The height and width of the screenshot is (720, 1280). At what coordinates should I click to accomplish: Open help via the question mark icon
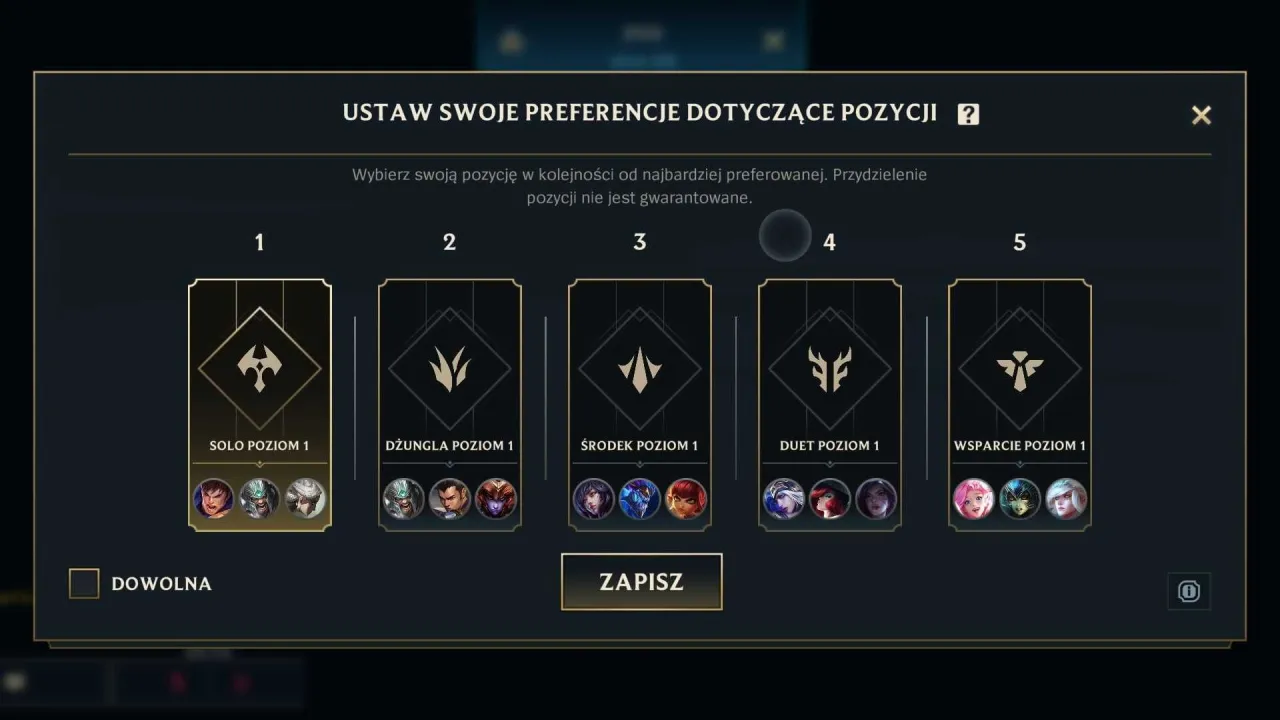point(967,114)
